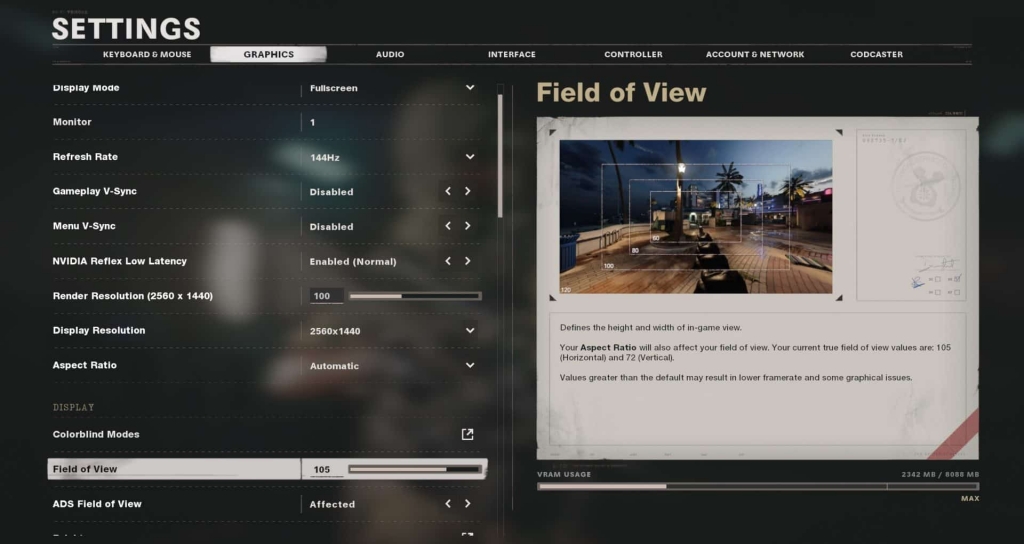Click the right arrow for Gameplay V-Sync
The height and width of the screenshot is (544, 1024).
pos(467,191)
